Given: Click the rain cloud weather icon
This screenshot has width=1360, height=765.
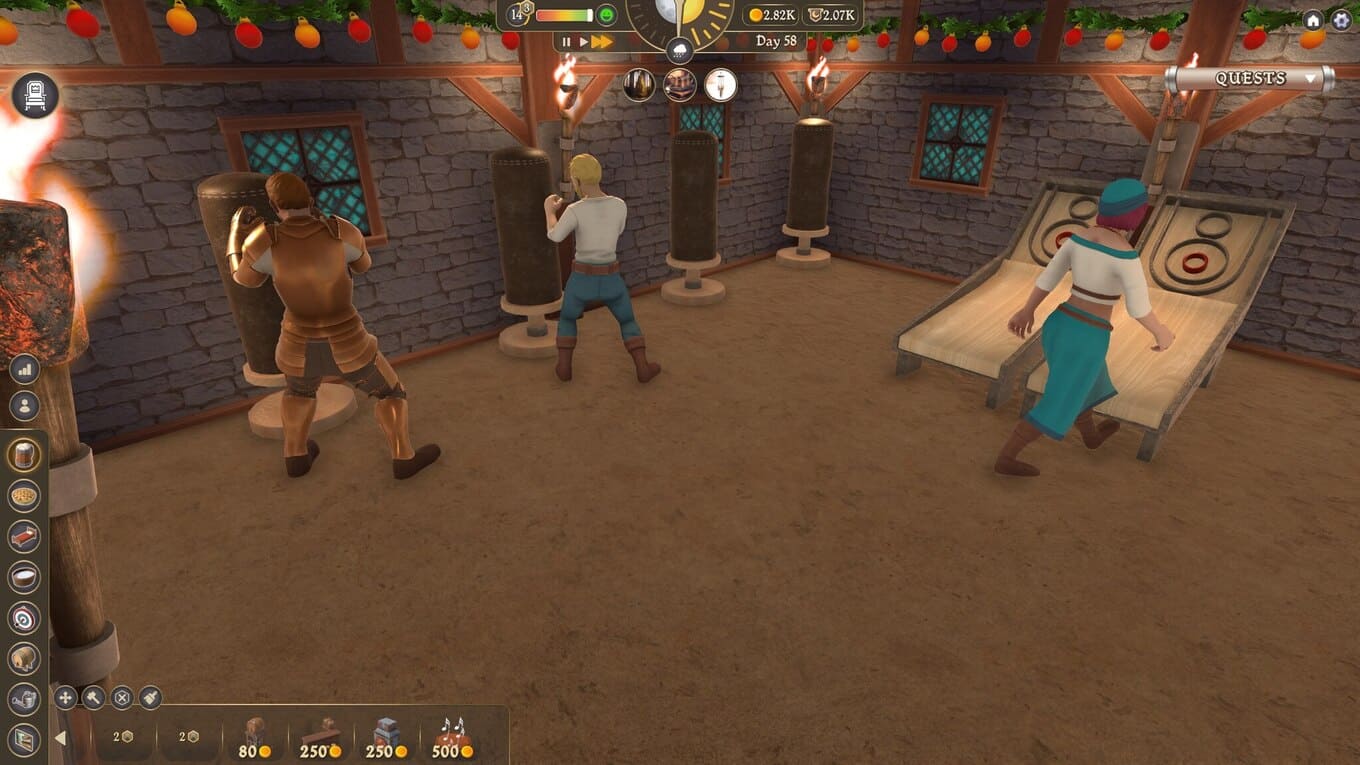Looking at the screenshot, I should (x=679, y=49).
